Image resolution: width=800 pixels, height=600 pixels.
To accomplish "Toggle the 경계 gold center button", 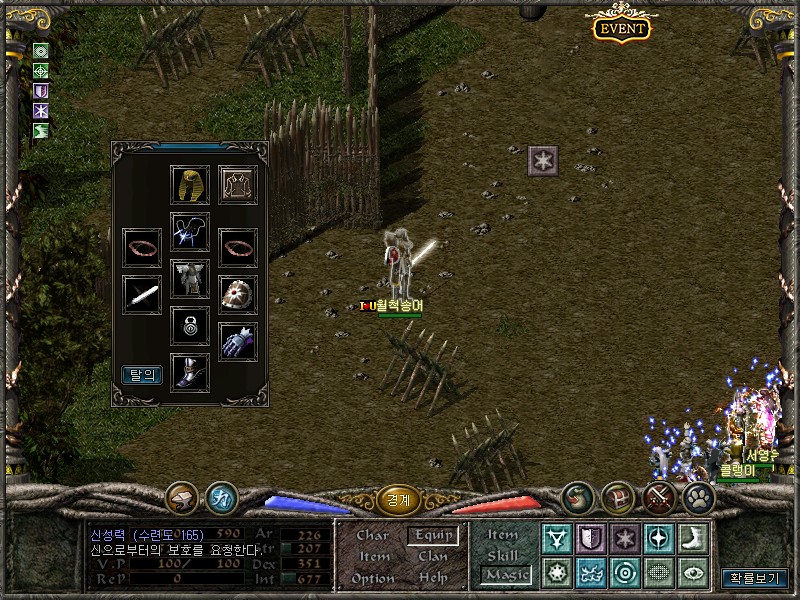I will coord(397,497).
